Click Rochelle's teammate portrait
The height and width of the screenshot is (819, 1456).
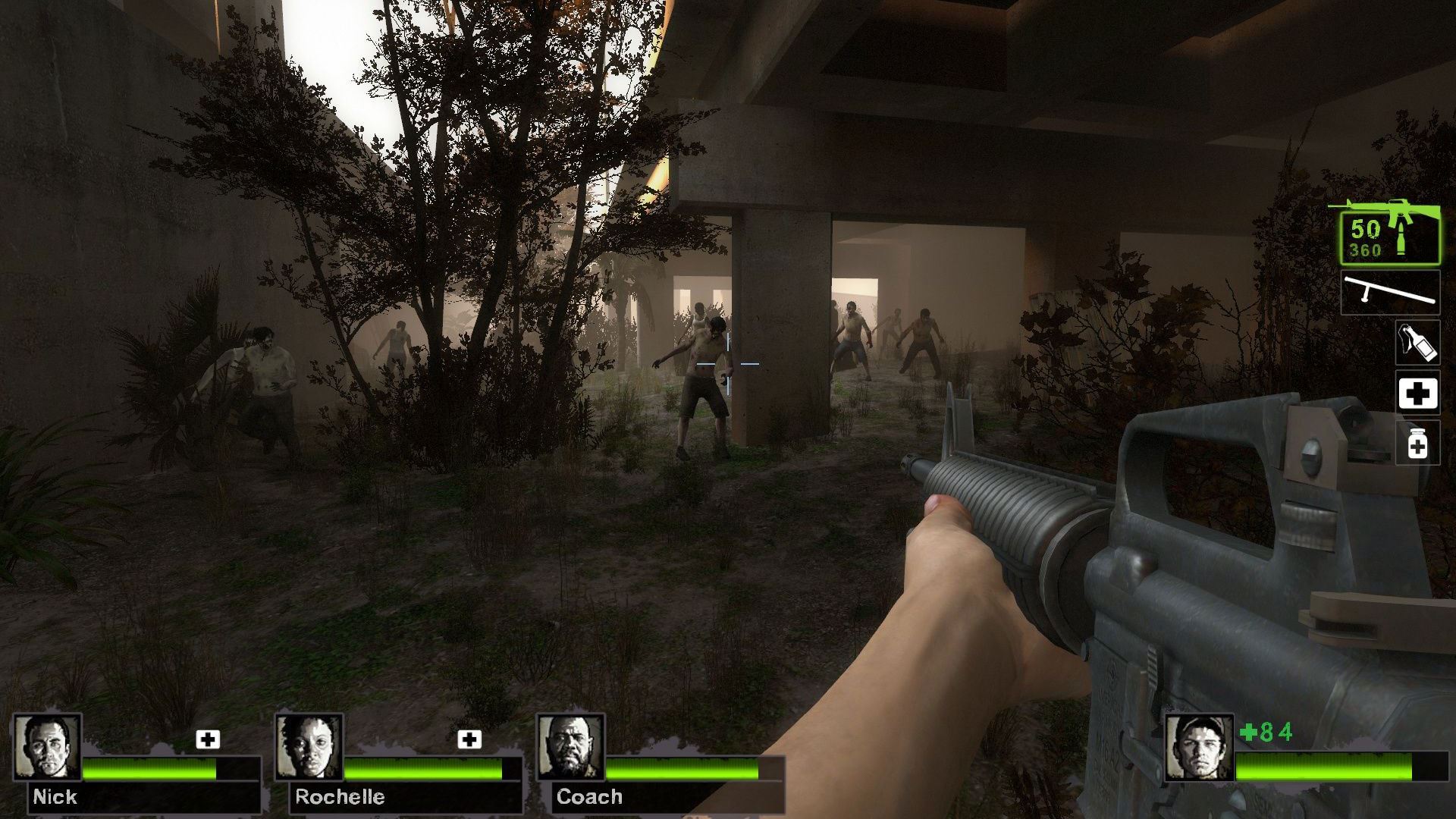309,747
